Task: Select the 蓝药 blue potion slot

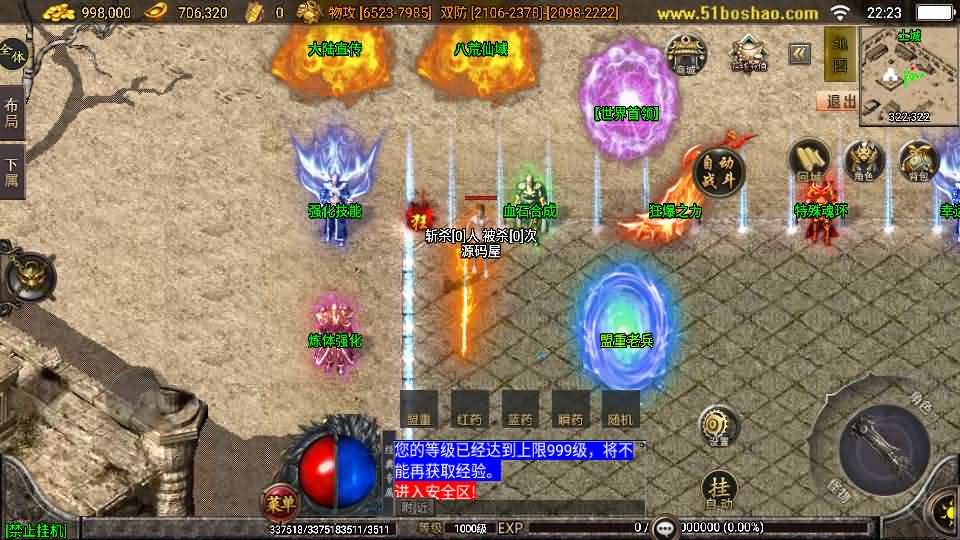Action: point(520,409)
